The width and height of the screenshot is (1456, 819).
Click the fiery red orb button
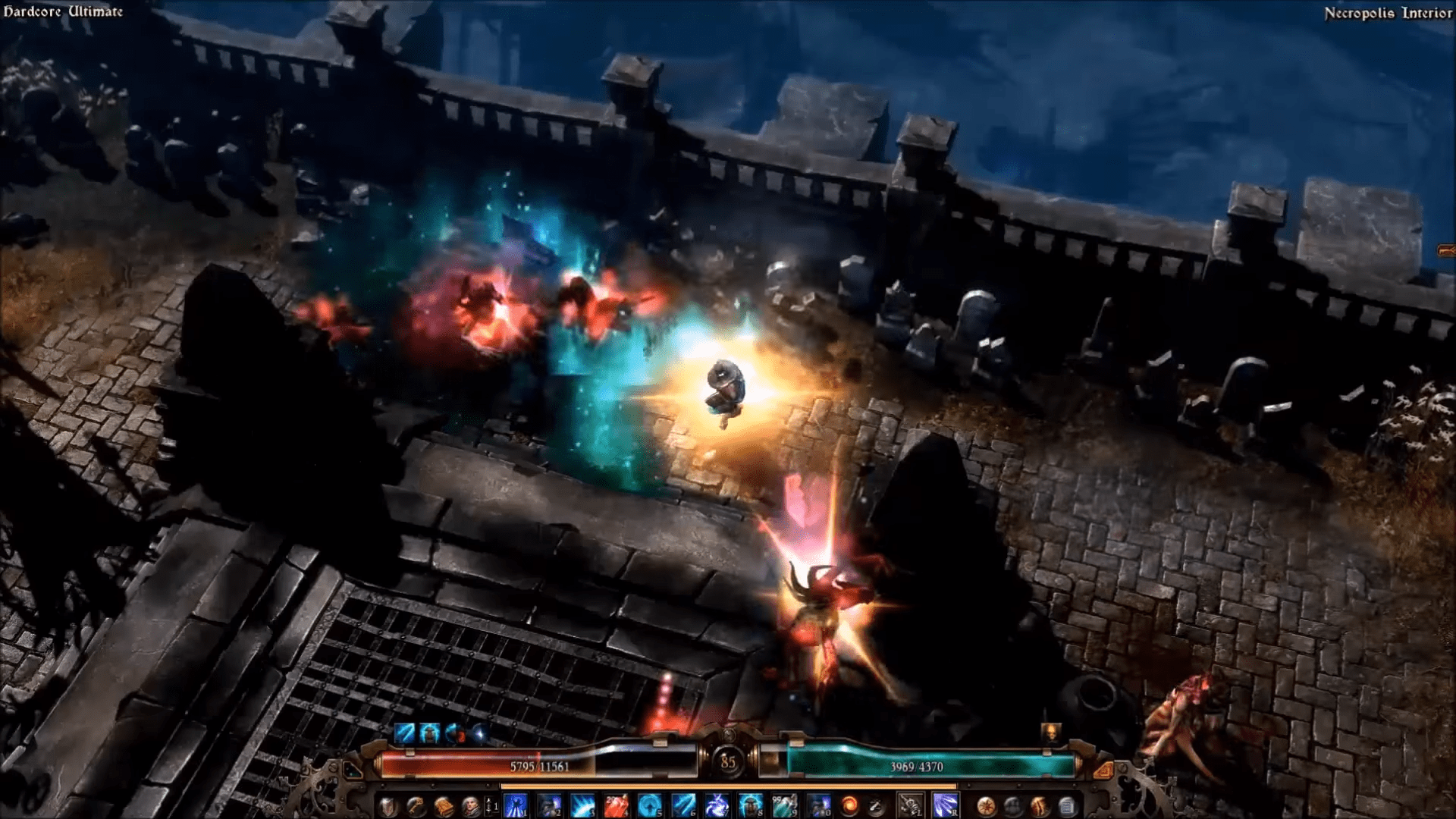click(x=850, y=805)
